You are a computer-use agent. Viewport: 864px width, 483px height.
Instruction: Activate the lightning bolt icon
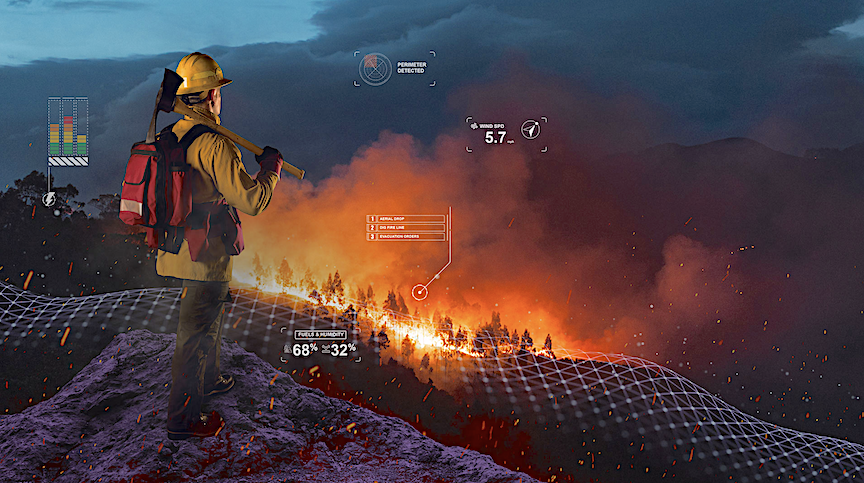[49, 199]
